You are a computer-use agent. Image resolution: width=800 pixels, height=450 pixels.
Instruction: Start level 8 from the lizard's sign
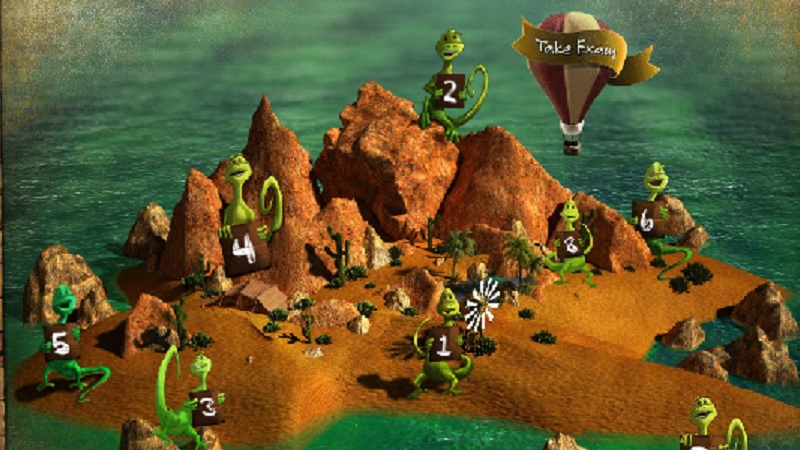click(571, 243)
